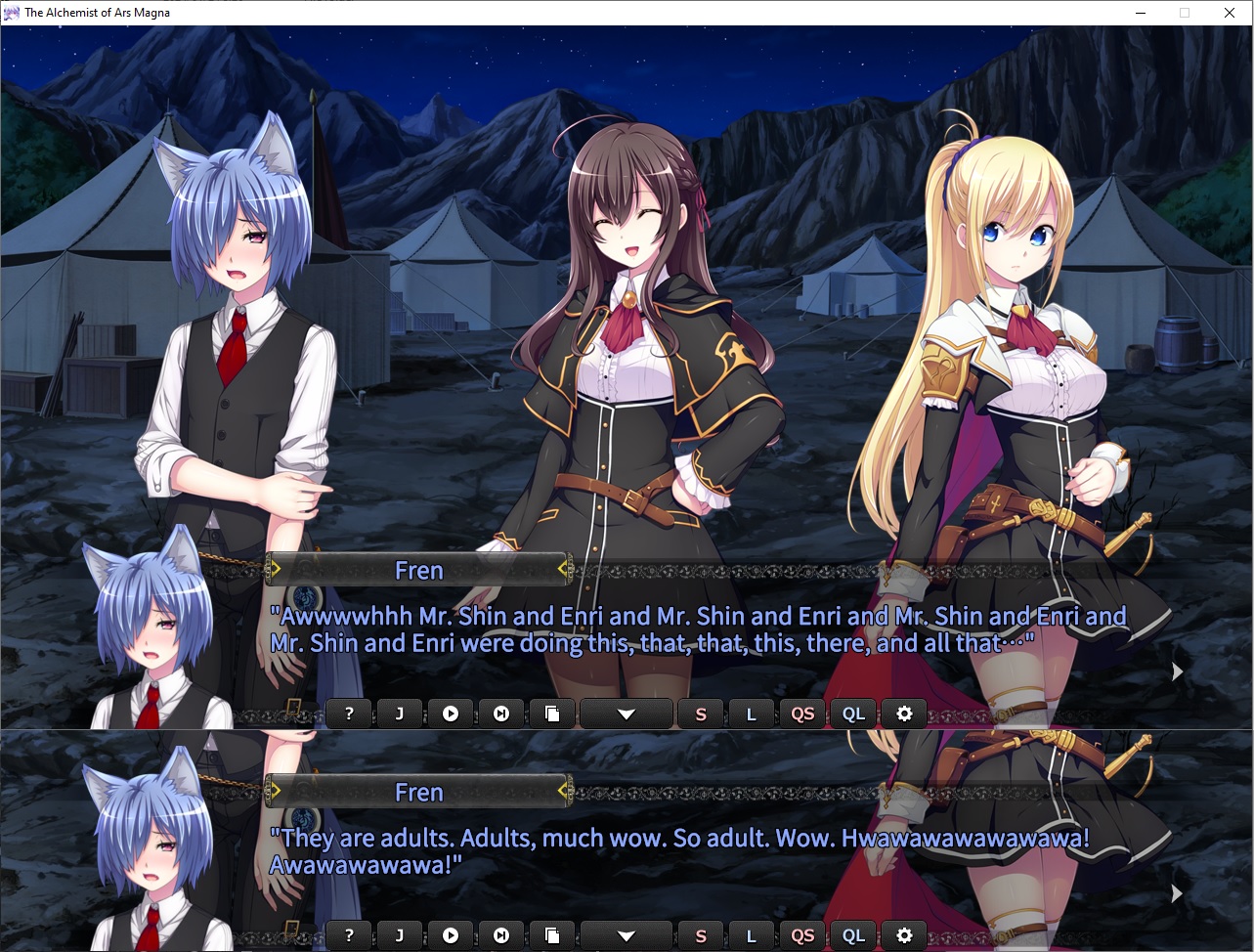The width and height of the screenshot is (1254, 952).
Task: Open settings gear under the "Awwwwhhh" dialogue
Action: [904, 714]
